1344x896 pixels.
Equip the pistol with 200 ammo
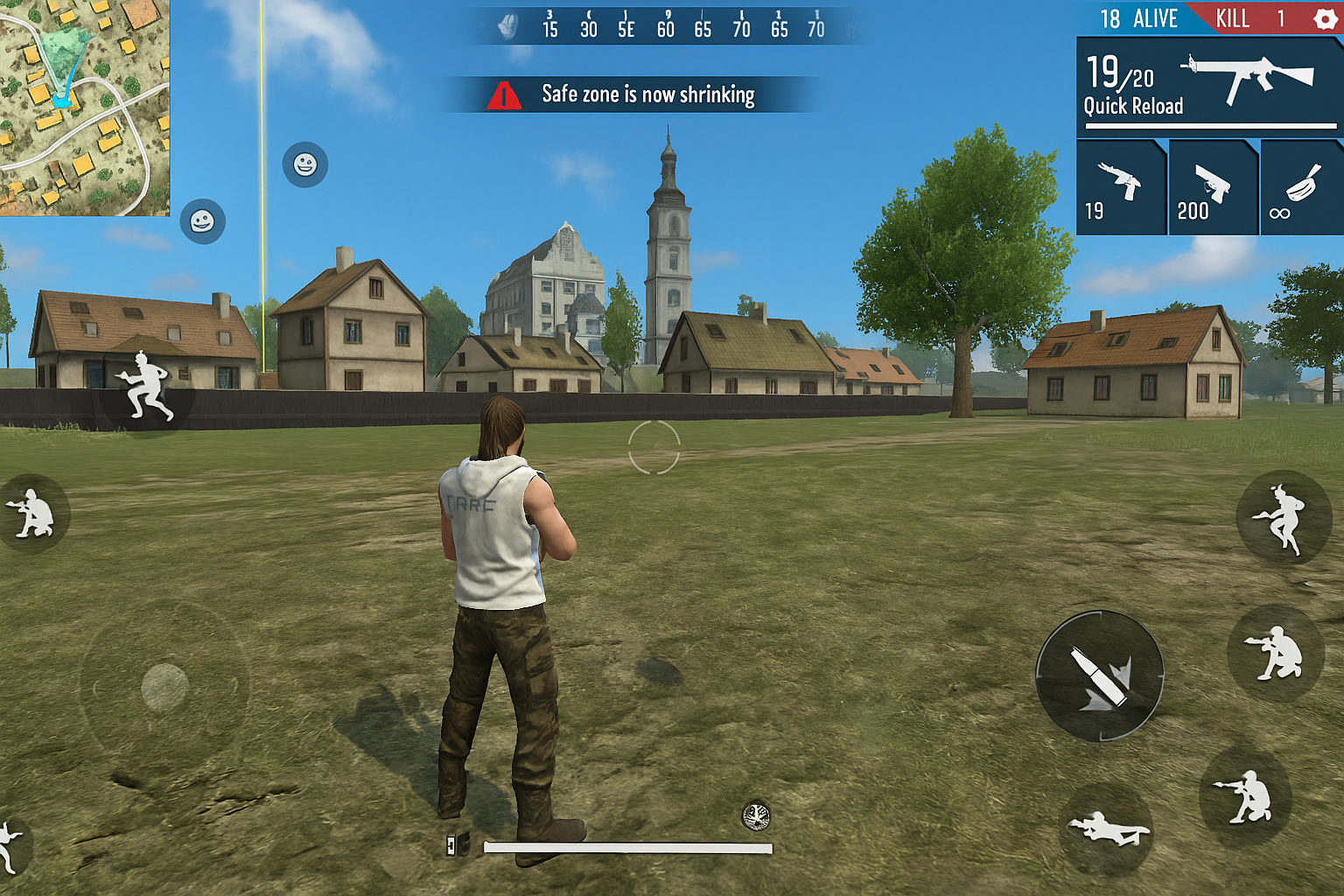tap(1213, 188)
